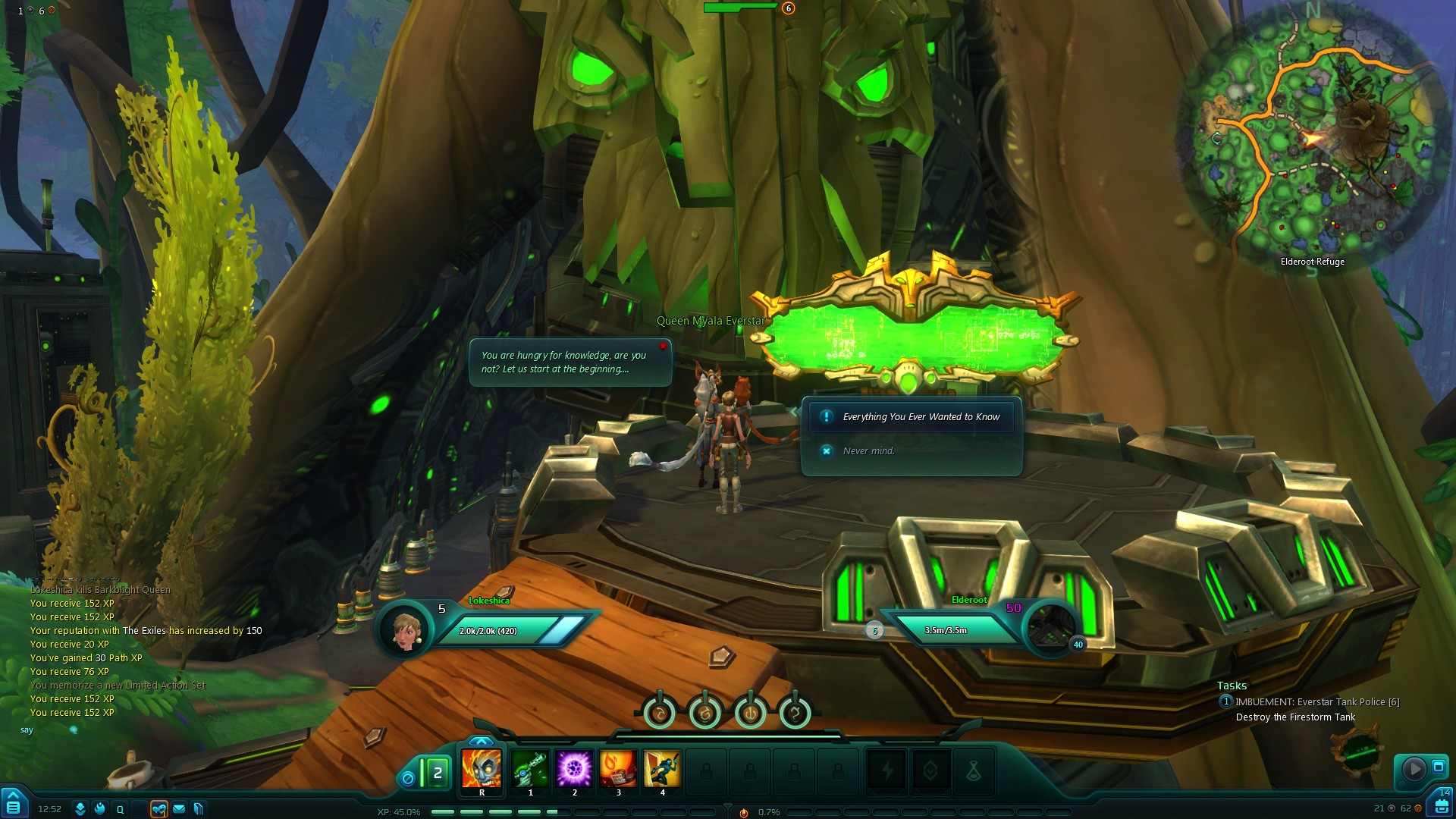The height and width of the screenshot is (819, 1456).
Task: Use the green pistol ability on slot 1
Action: [530, 769]
